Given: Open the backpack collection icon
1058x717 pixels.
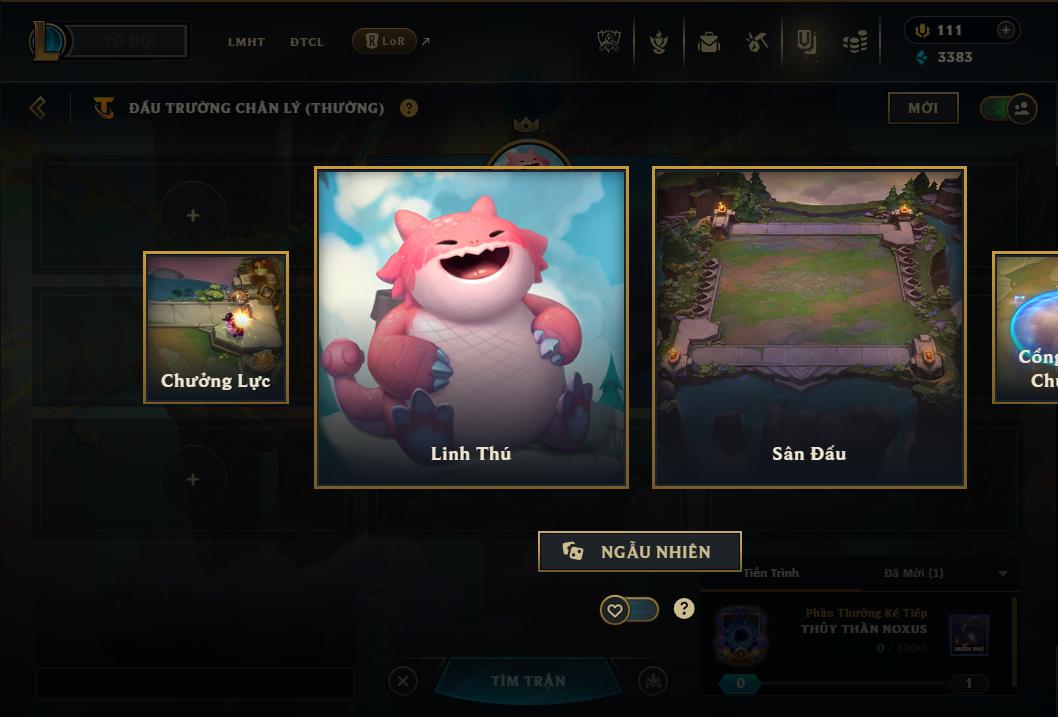Looking at the screenshot, I should click(709, 42).
